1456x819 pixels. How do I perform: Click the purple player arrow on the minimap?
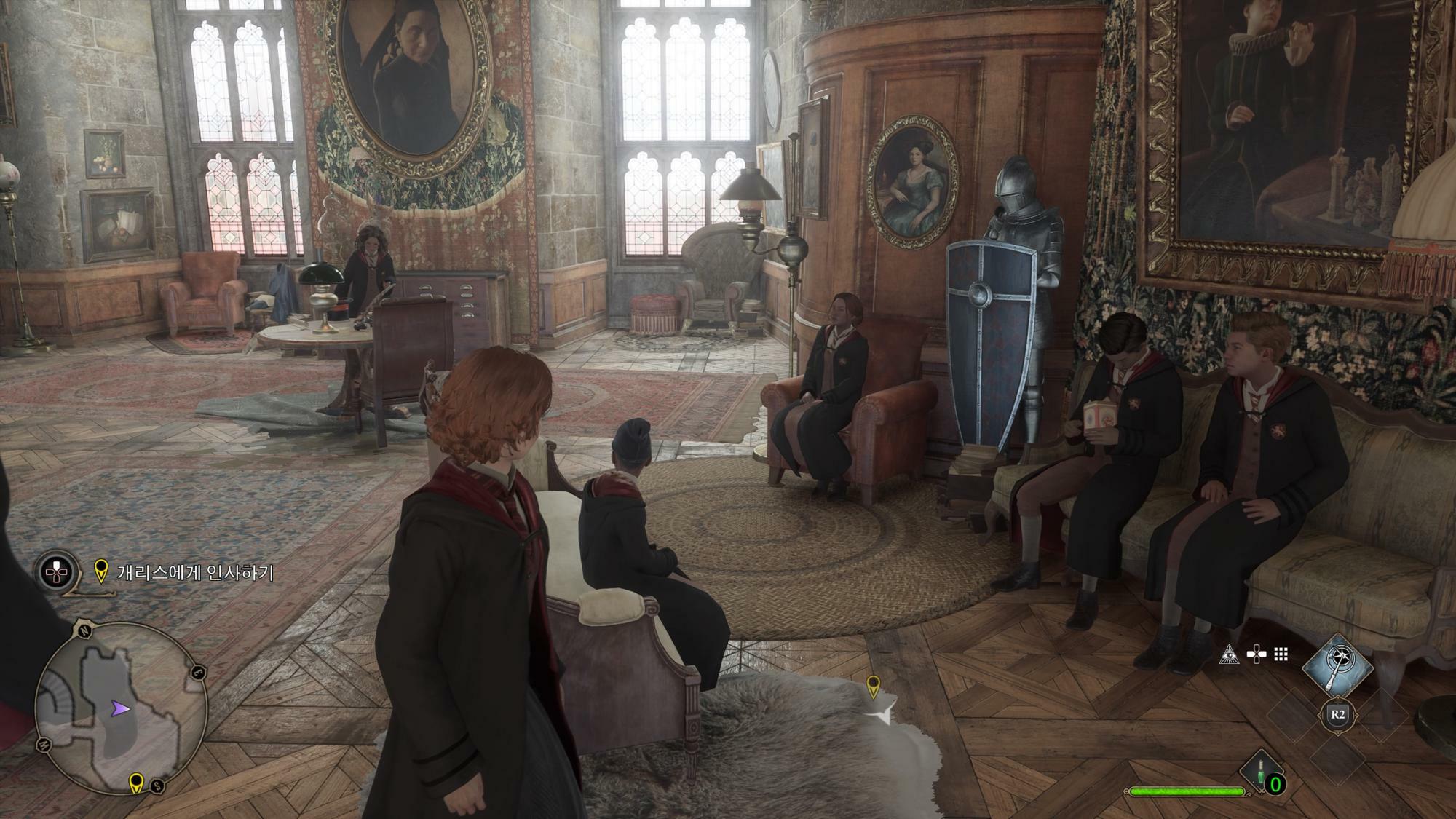(x=120, y=708)
